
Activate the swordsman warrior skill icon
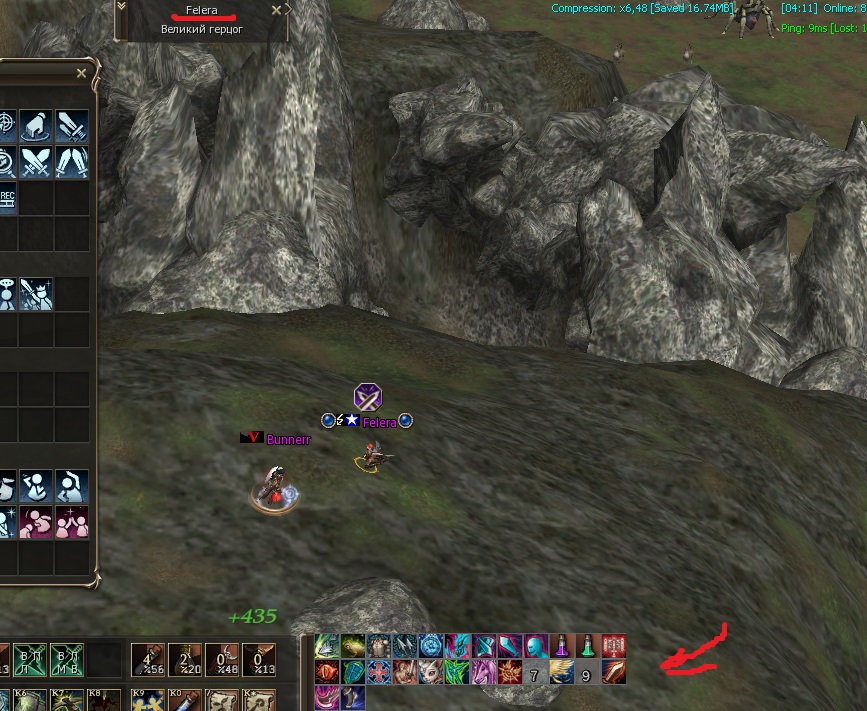point(405,672)
